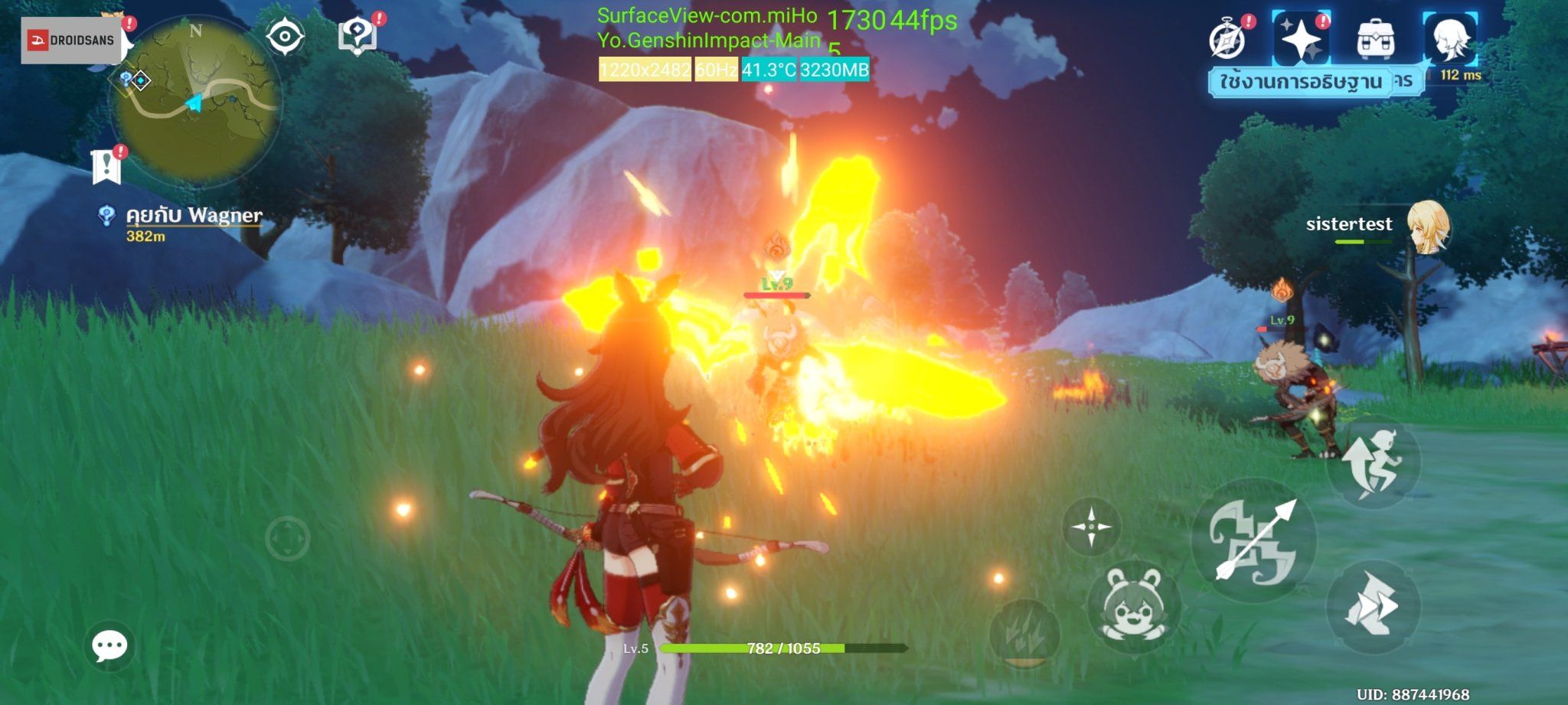Open the chat speech bubble
Image resolution: width=1568 pixels, height=705 pixels.
click(x=109, y=647)
